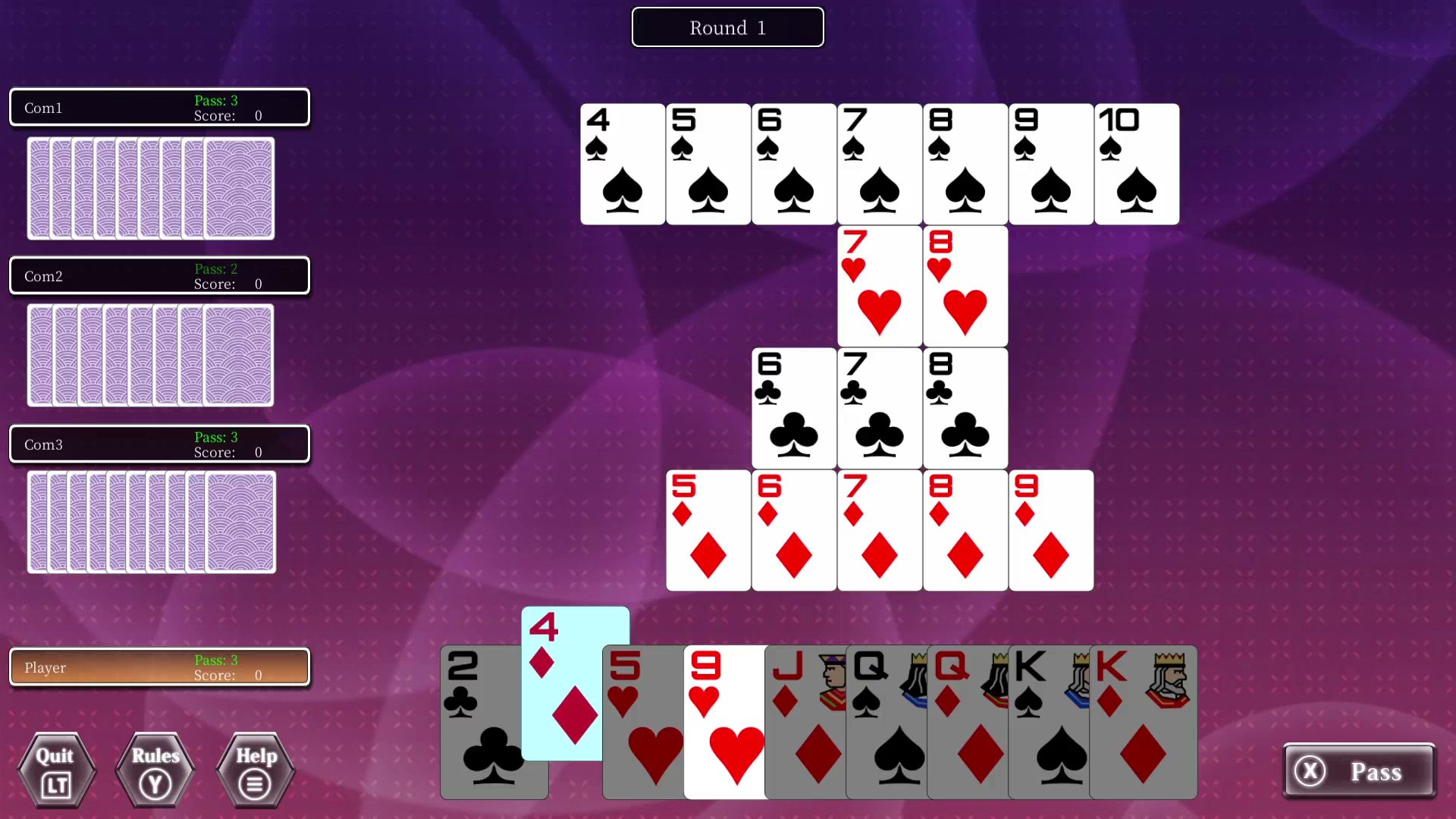Expand the Com3 player panel

point(159,444)
